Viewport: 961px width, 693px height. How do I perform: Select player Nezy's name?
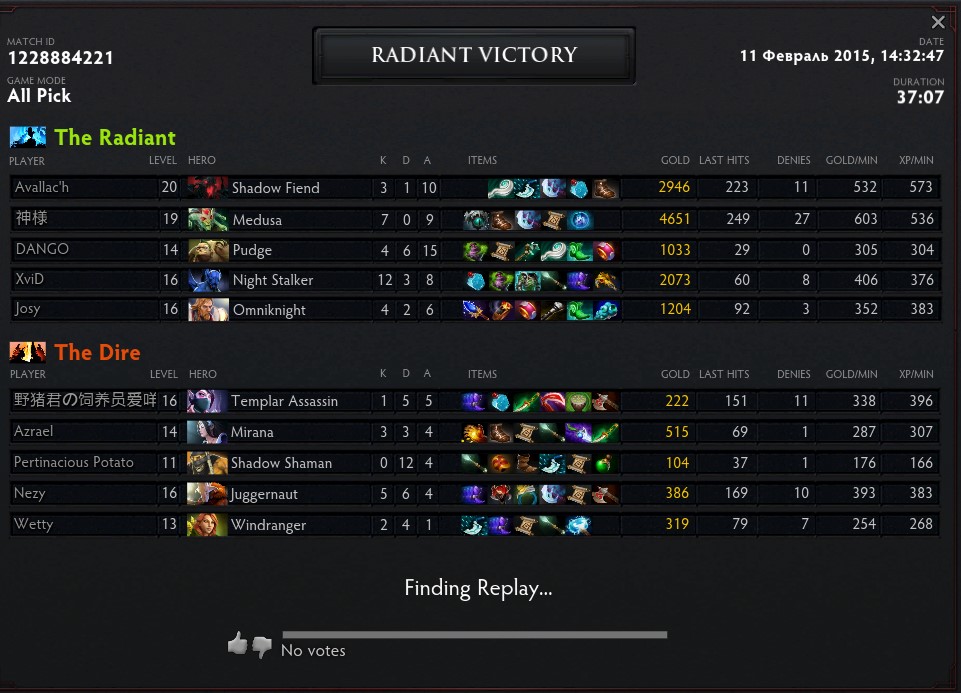tap(30, 494)
